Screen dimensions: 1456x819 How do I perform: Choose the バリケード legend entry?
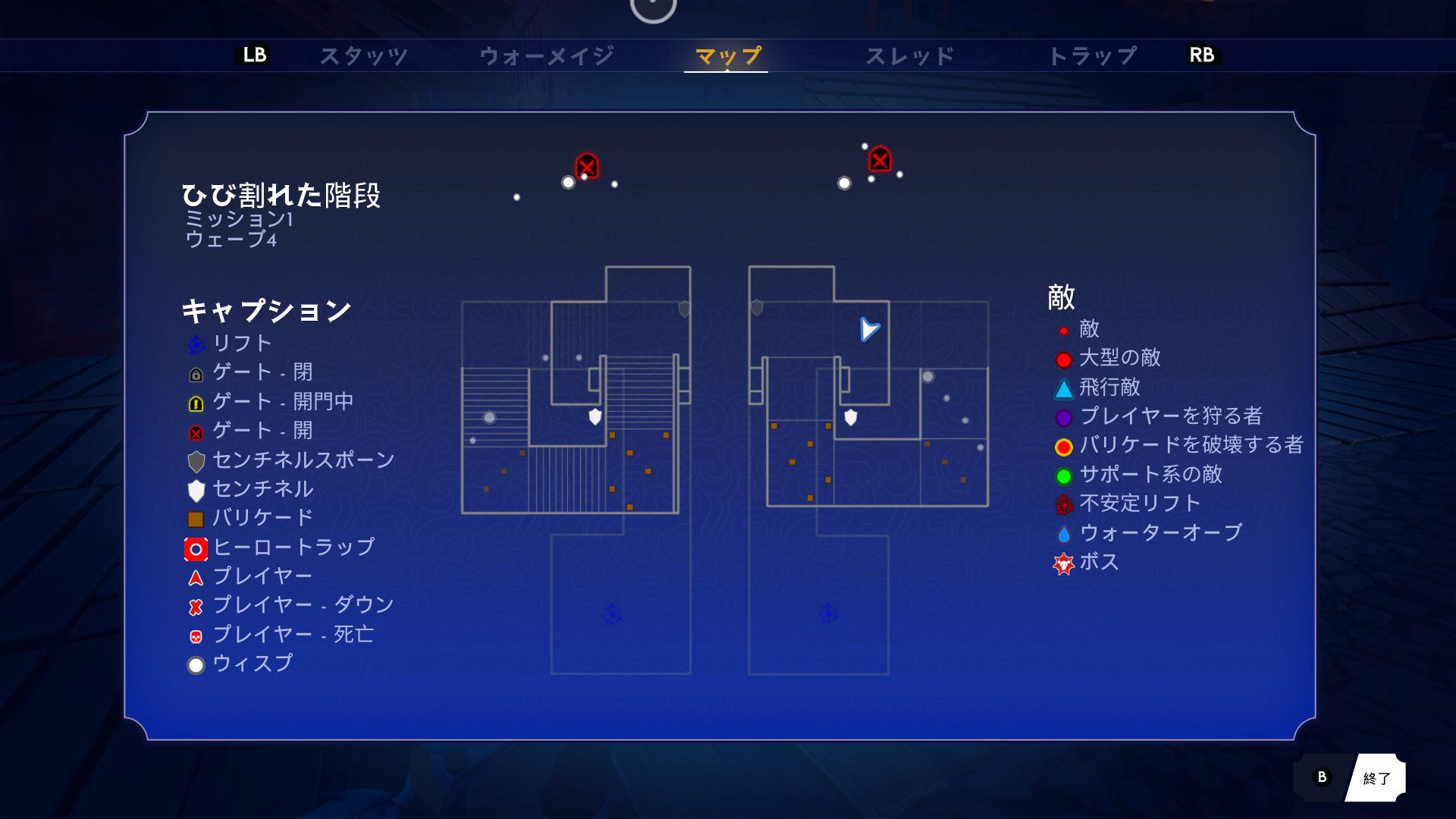tap(262, 518)
